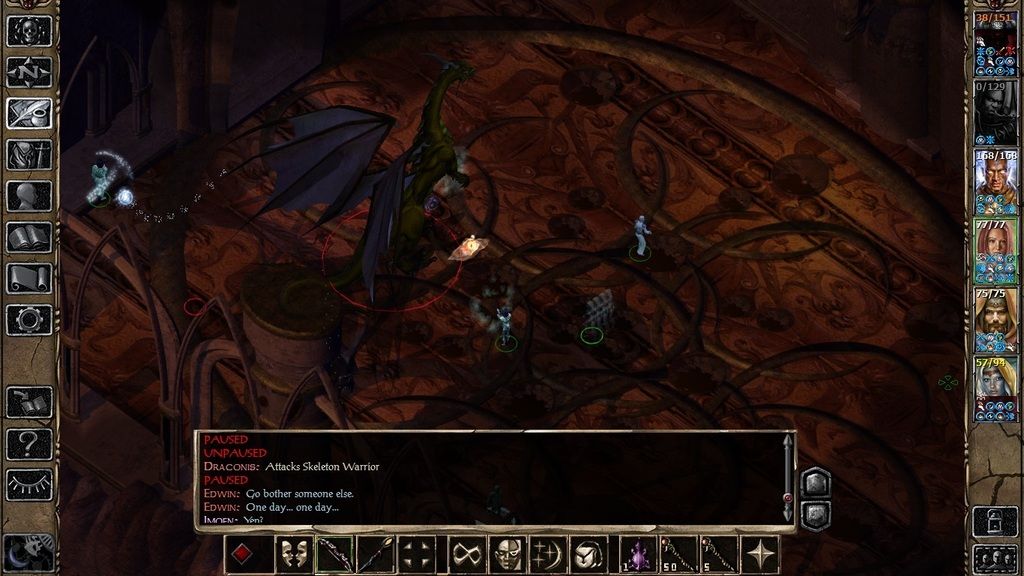
Task: Open the options with the gear button
Action: (x=29, y=320)
